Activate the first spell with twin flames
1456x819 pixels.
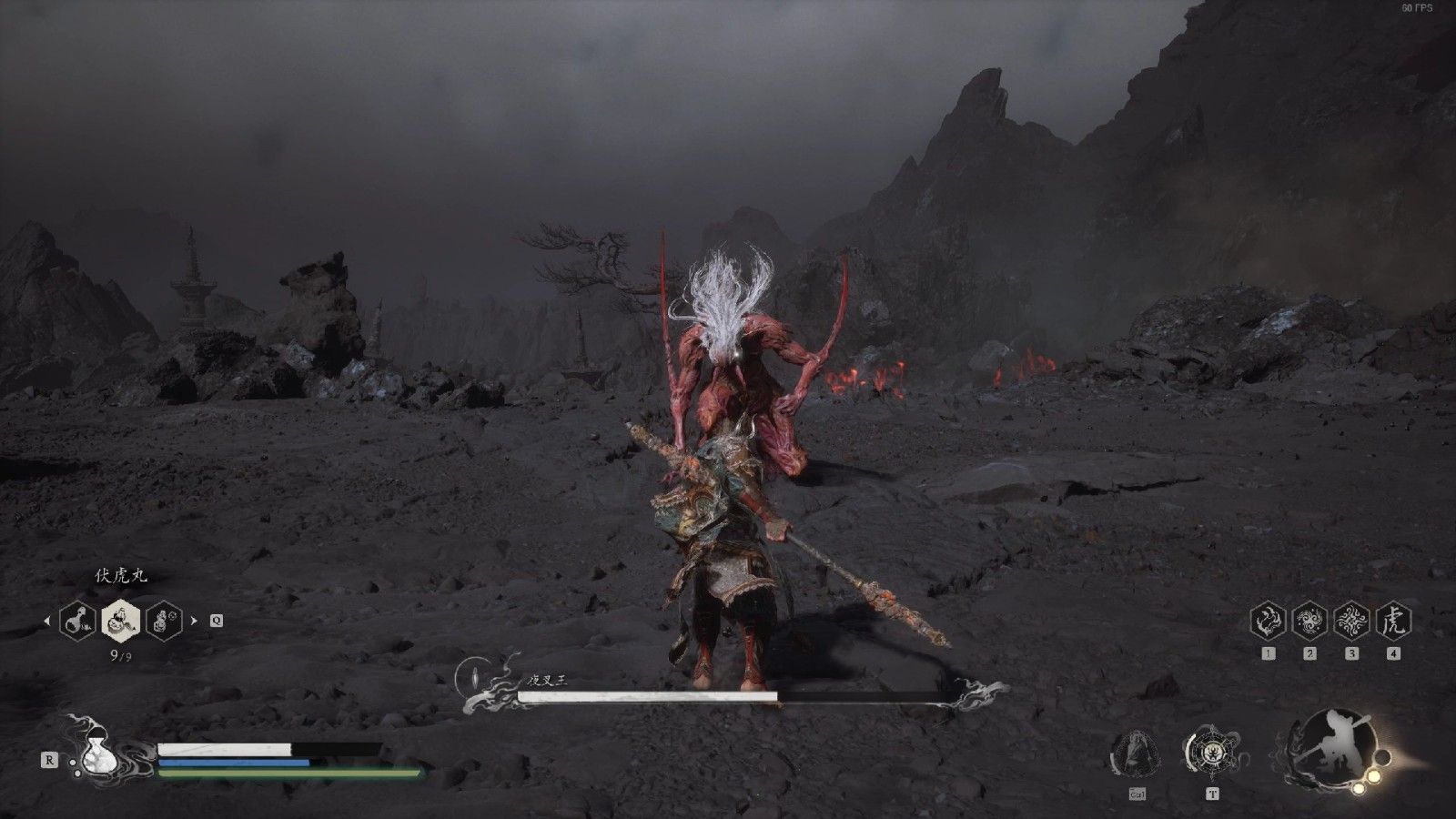[1269, 621]
